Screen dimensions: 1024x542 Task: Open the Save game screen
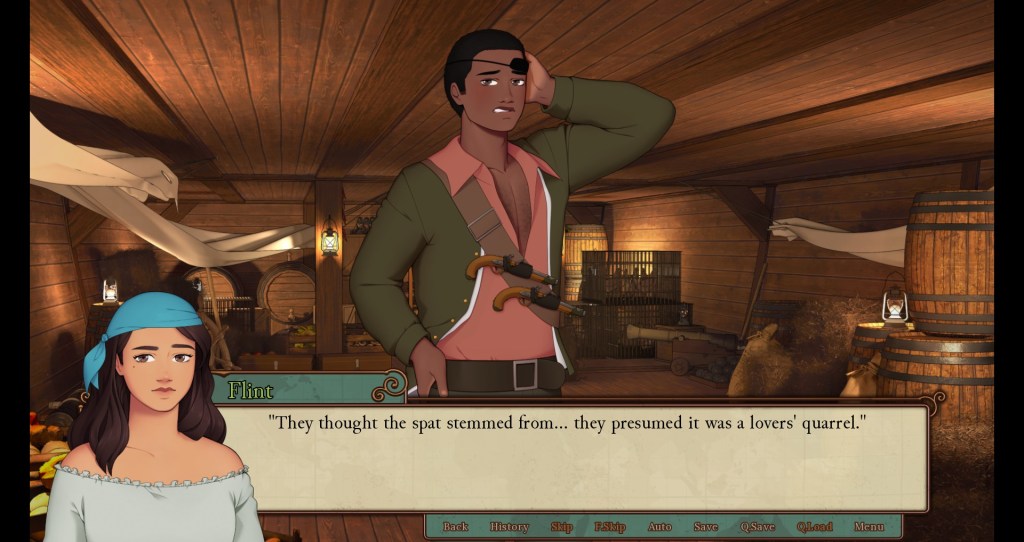pos(705,527)
